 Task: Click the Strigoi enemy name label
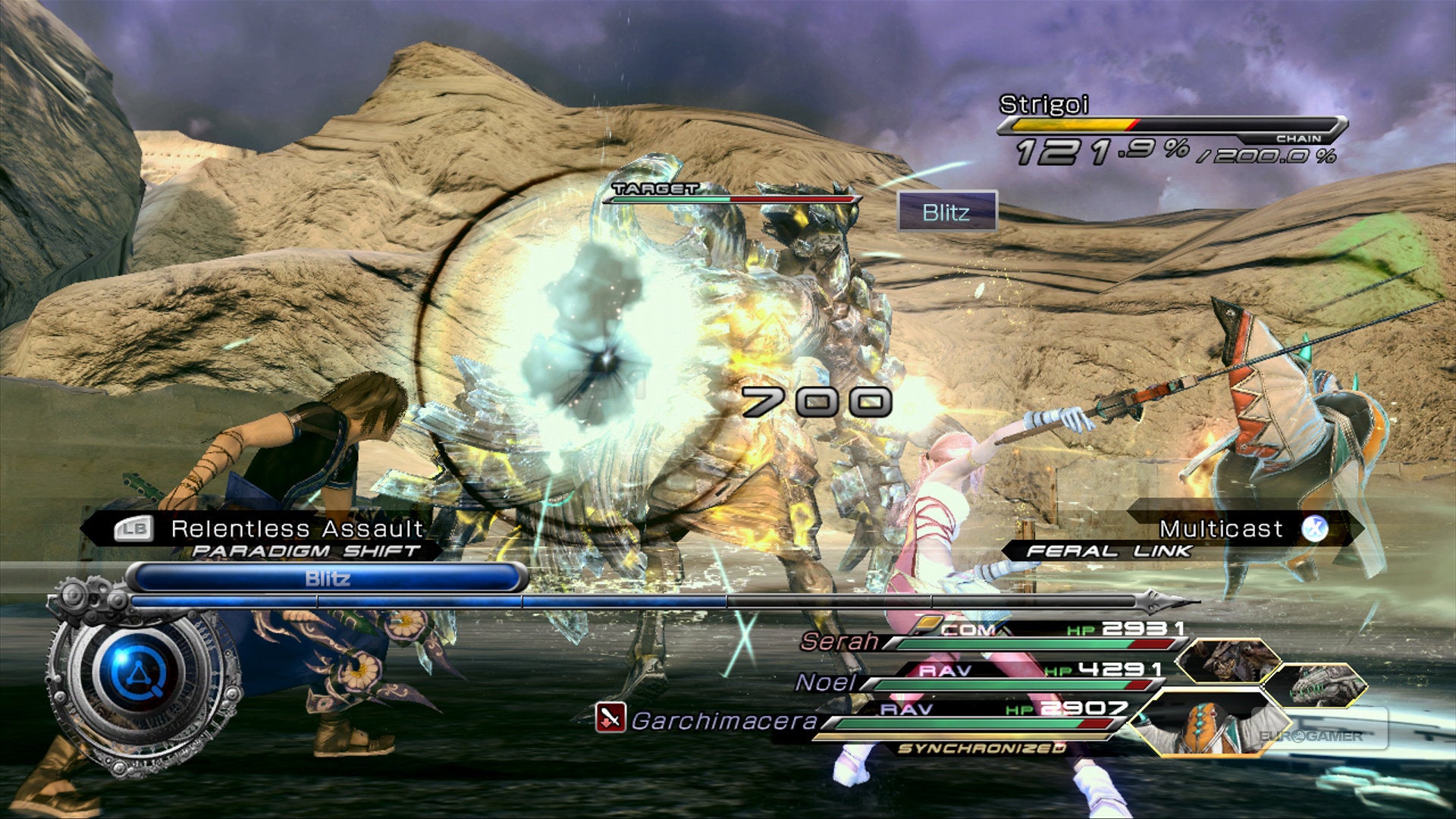1043,105
